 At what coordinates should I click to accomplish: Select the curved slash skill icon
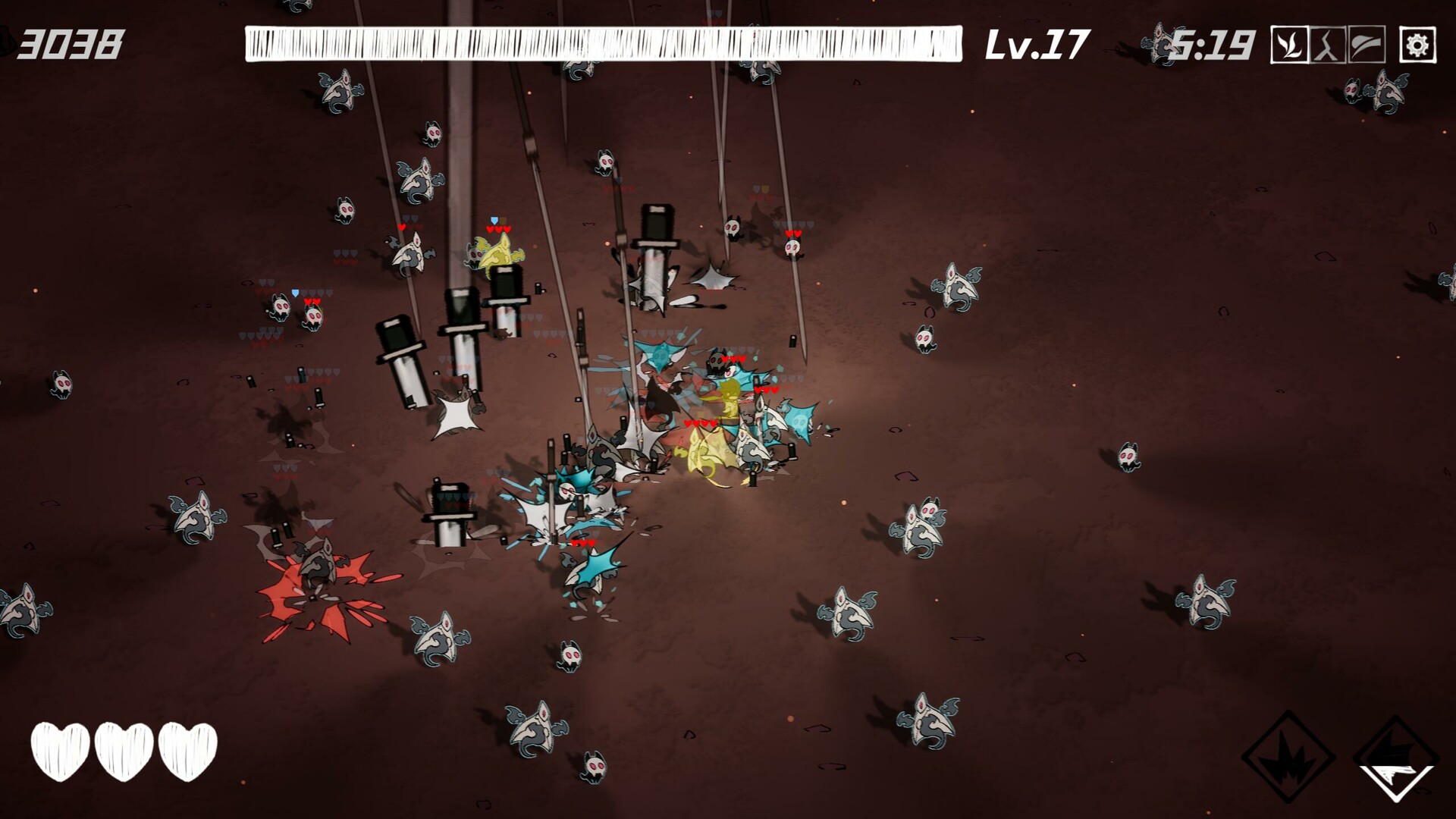[x=1367, y=45]
